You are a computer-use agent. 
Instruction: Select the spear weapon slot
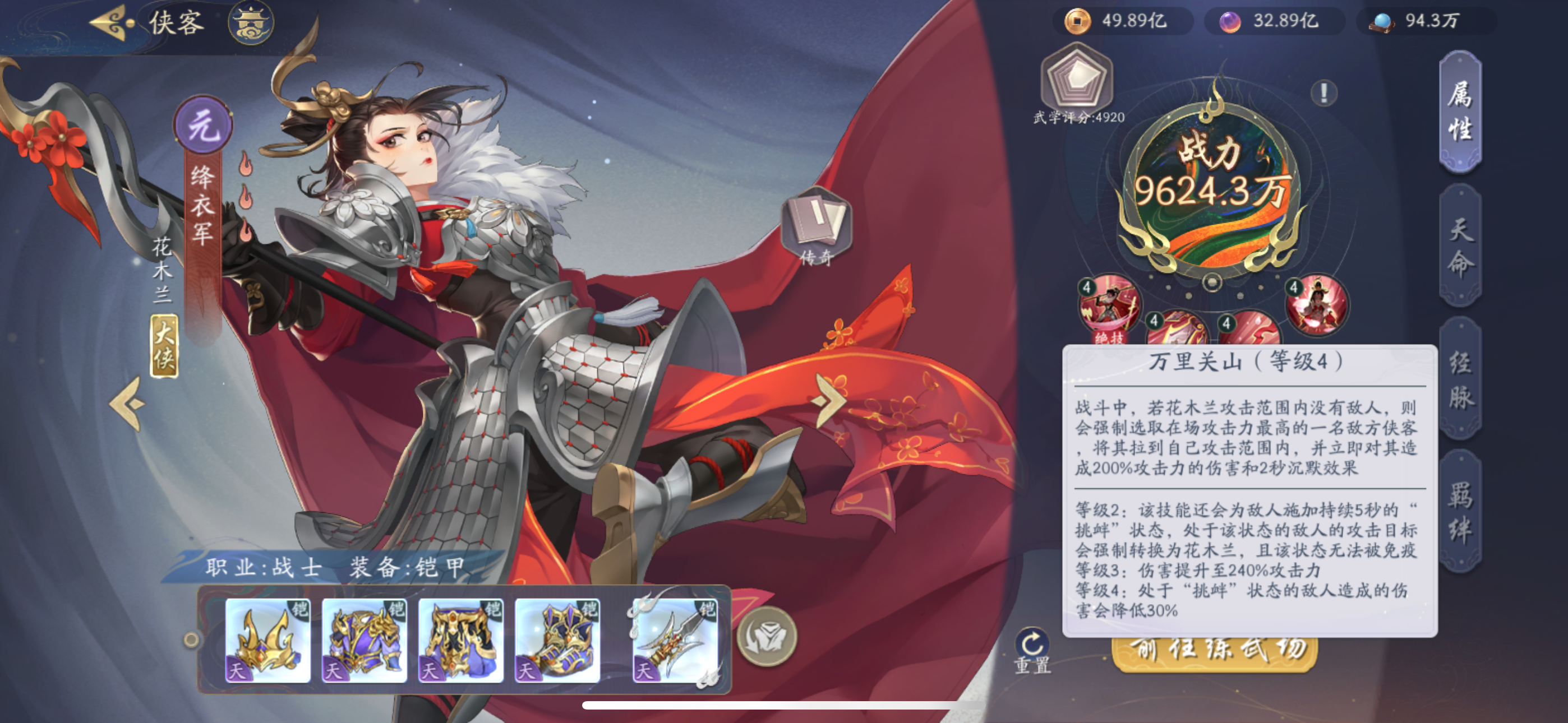click(x=675, y=639)
